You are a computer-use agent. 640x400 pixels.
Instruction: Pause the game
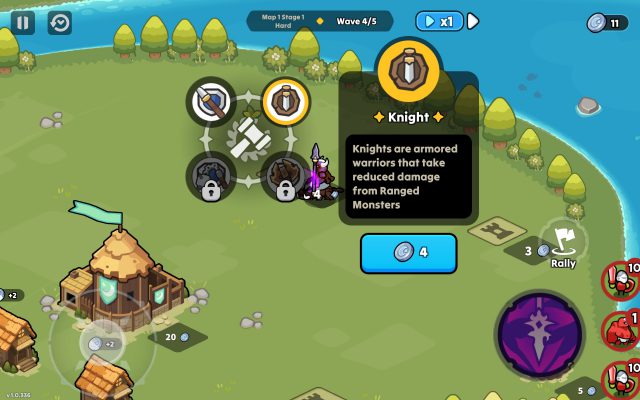tap(23, 21)
